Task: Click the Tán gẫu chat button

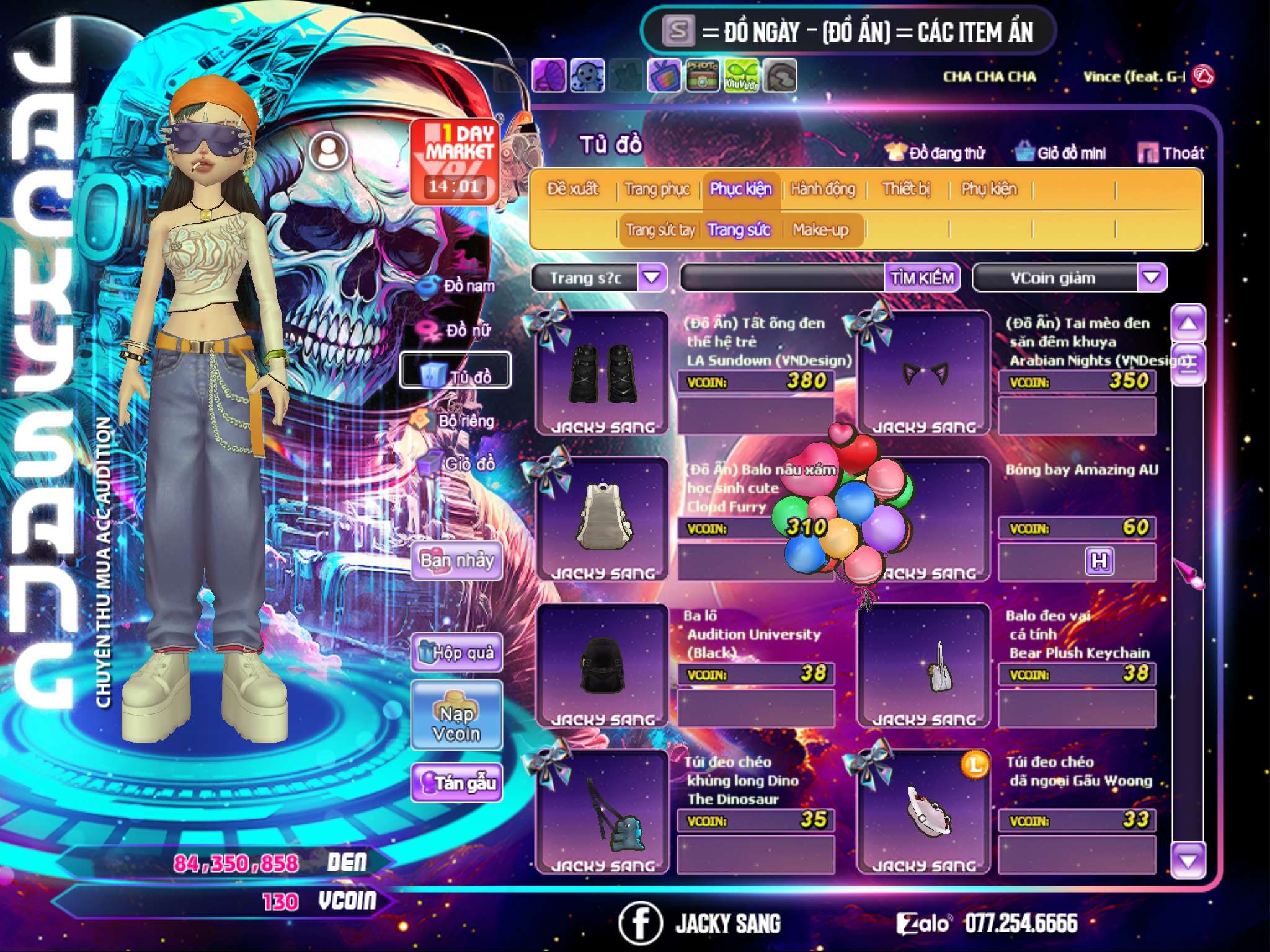Action: [x=456, y=783]
